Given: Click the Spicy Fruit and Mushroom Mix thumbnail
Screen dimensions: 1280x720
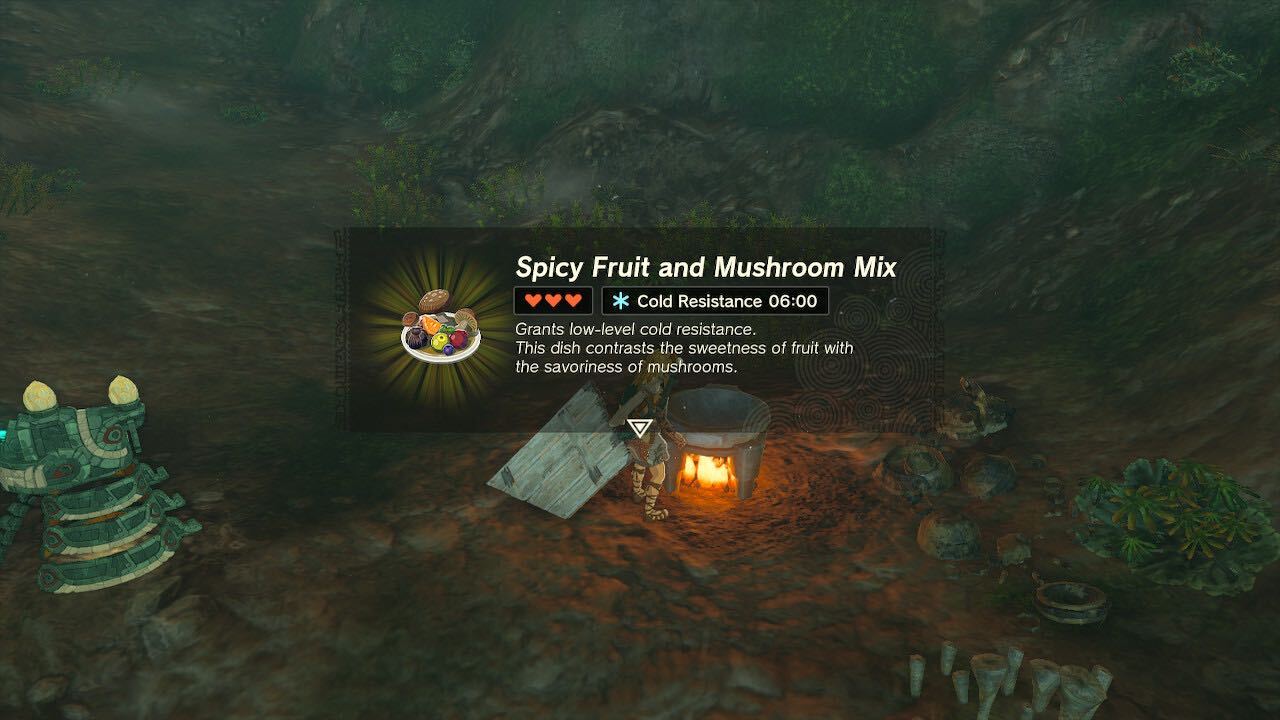Looking at the screenshot, I should click(432, 324).
